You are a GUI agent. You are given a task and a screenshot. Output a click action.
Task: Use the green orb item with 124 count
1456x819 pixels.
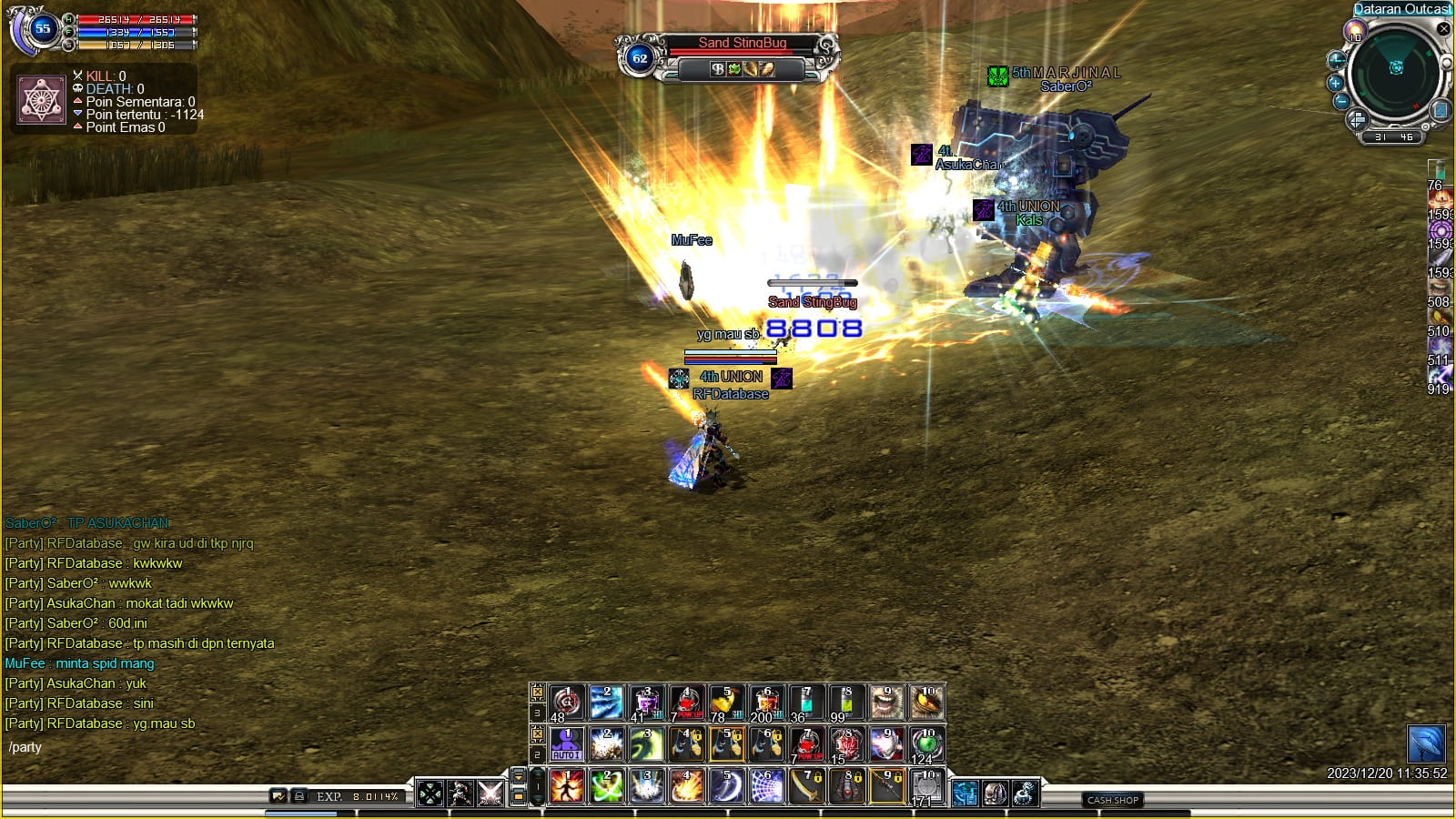click(x=926, y=744)
